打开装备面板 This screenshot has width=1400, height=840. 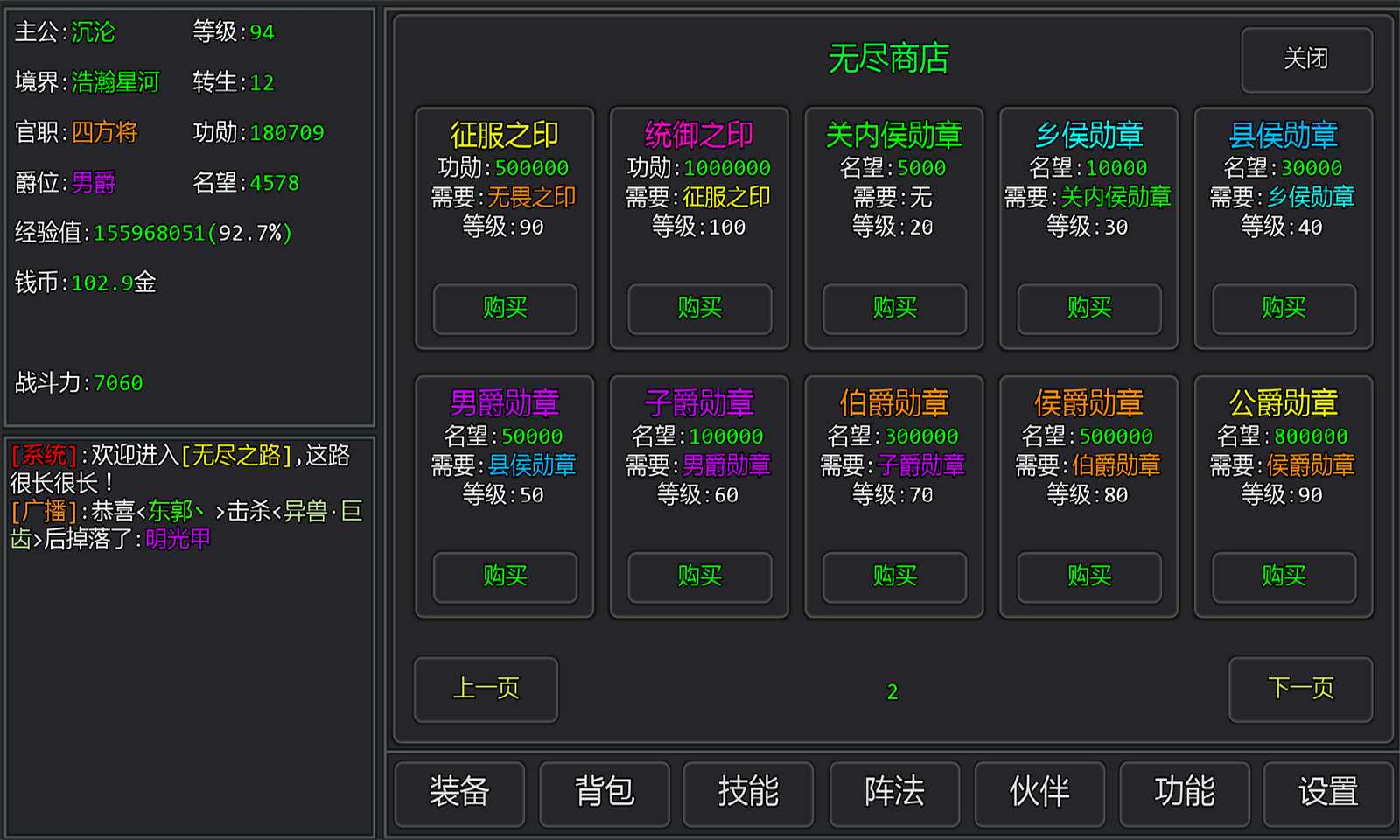(459, 793)
